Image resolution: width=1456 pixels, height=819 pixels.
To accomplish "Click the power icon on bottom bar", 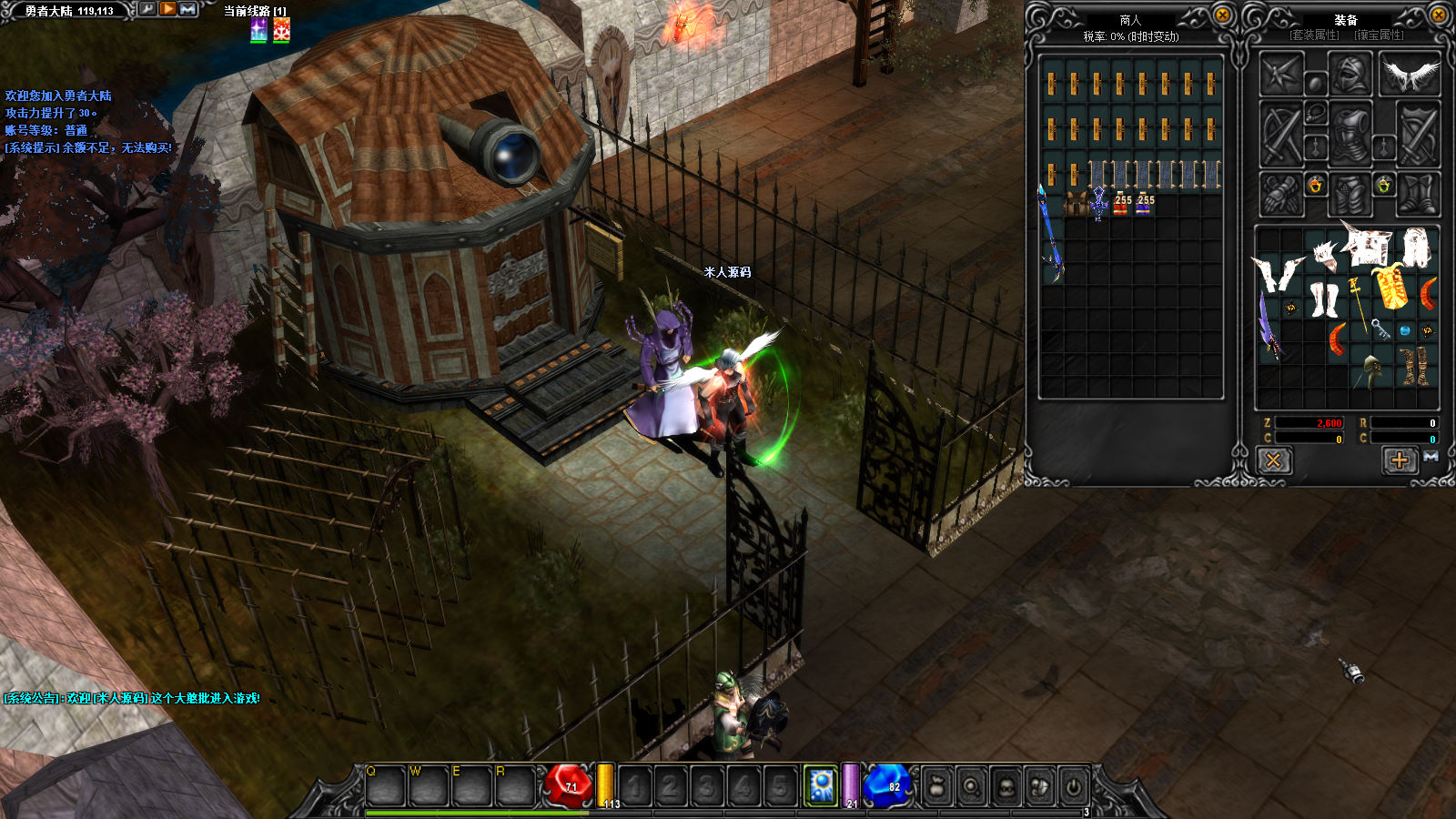I will pos(1074,786).
